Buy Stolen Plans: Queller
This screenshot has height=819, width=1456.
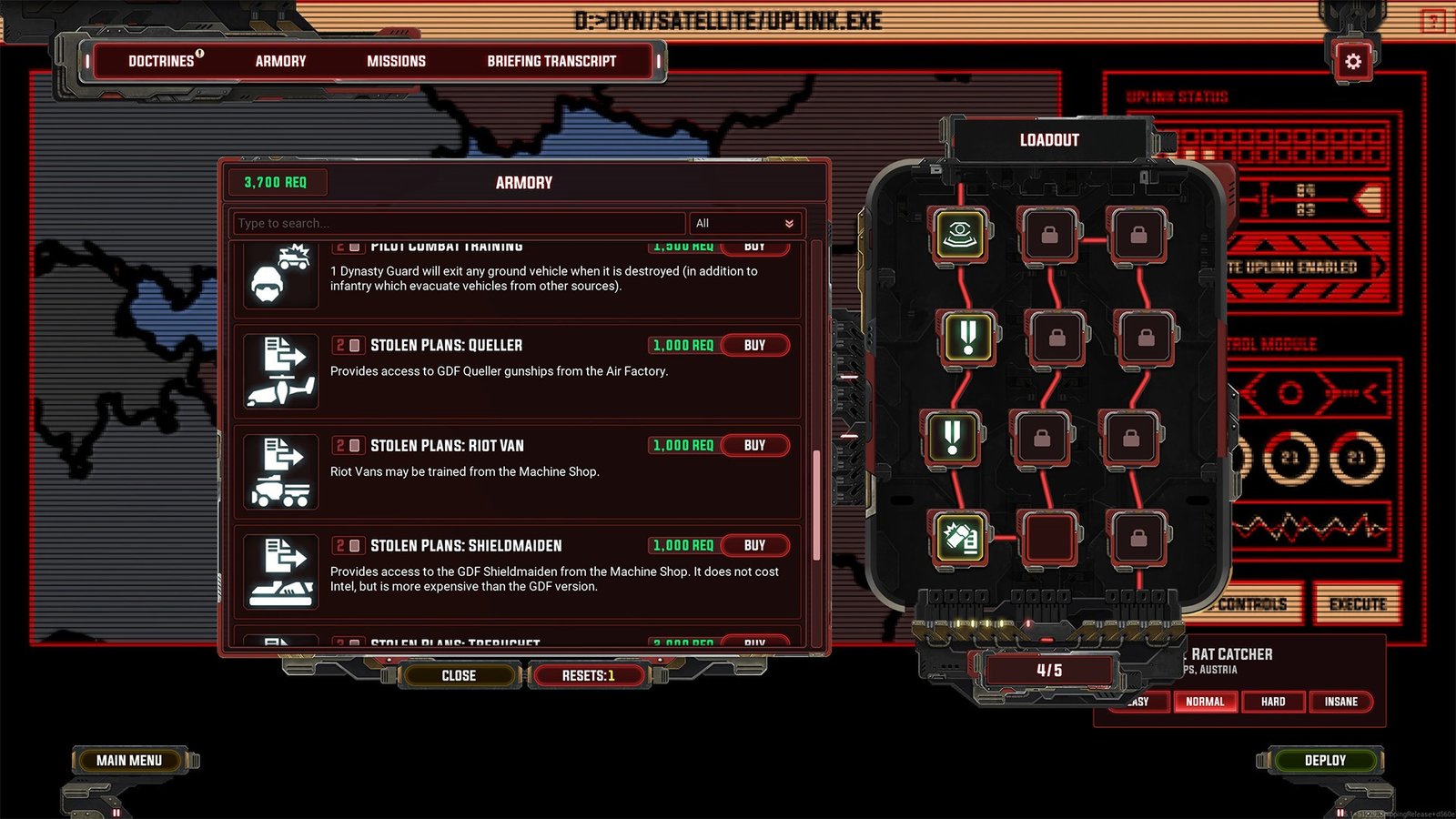754,346
